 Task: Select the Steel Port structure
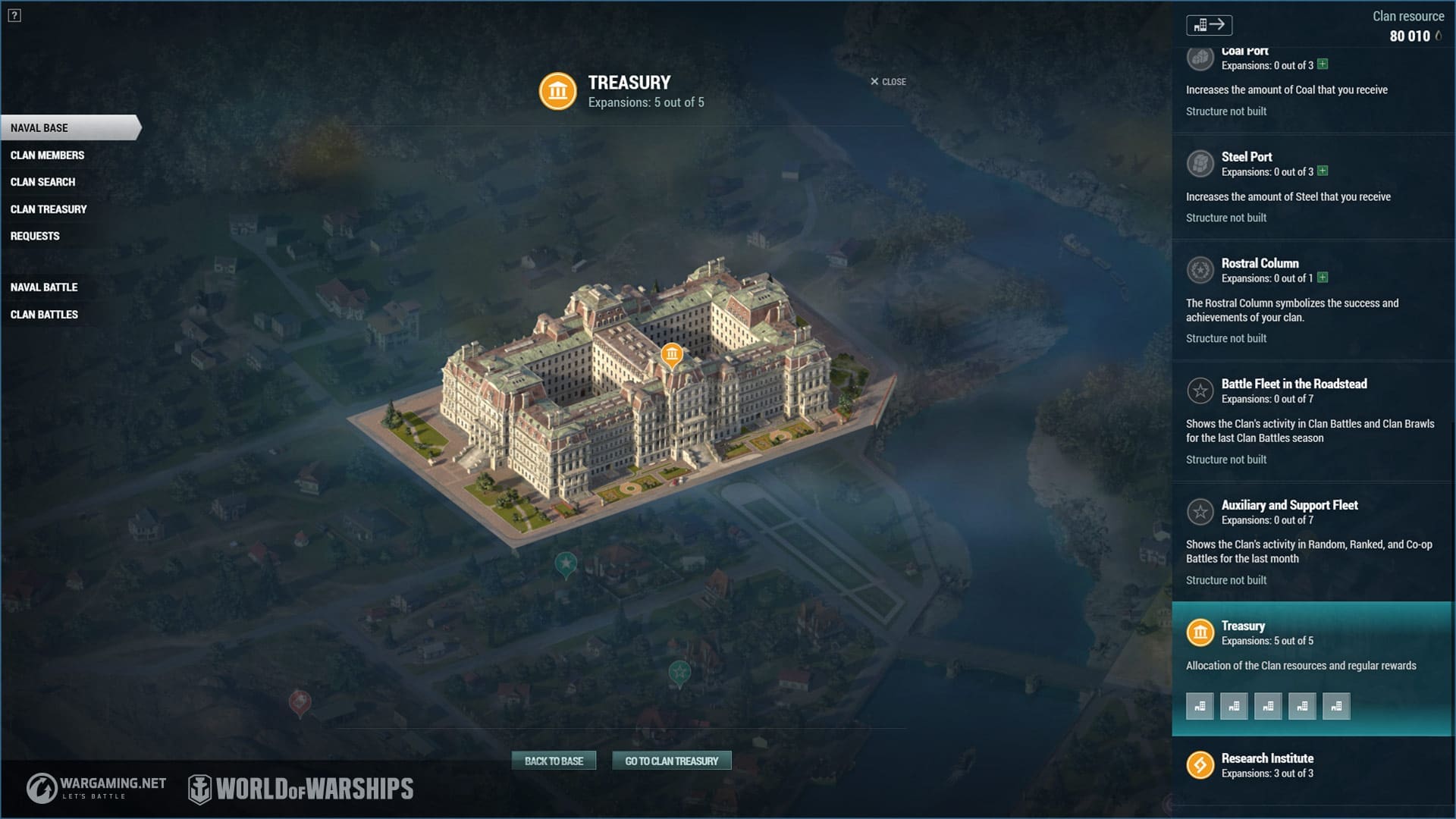pyautogui.click(x=1246, y=157)
